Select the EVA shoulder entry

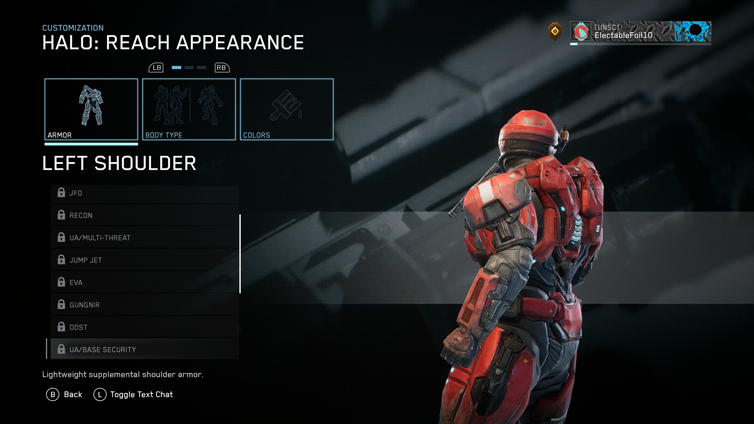click(x=145, y=282)
